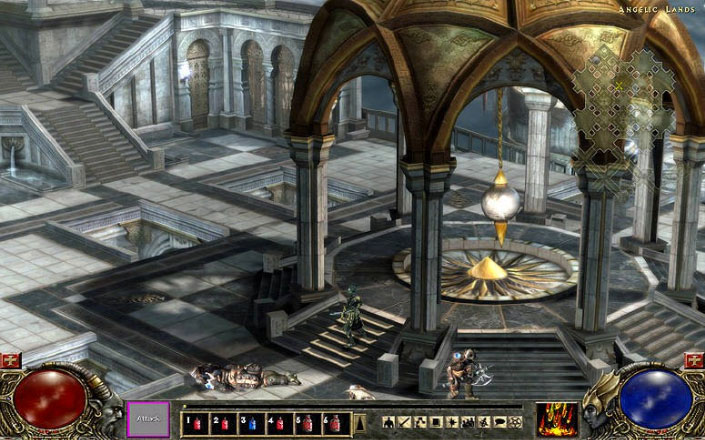Viewport: 705px width, 440px height.
Task: Open the speech bubble chat icon
Action: 497,422
